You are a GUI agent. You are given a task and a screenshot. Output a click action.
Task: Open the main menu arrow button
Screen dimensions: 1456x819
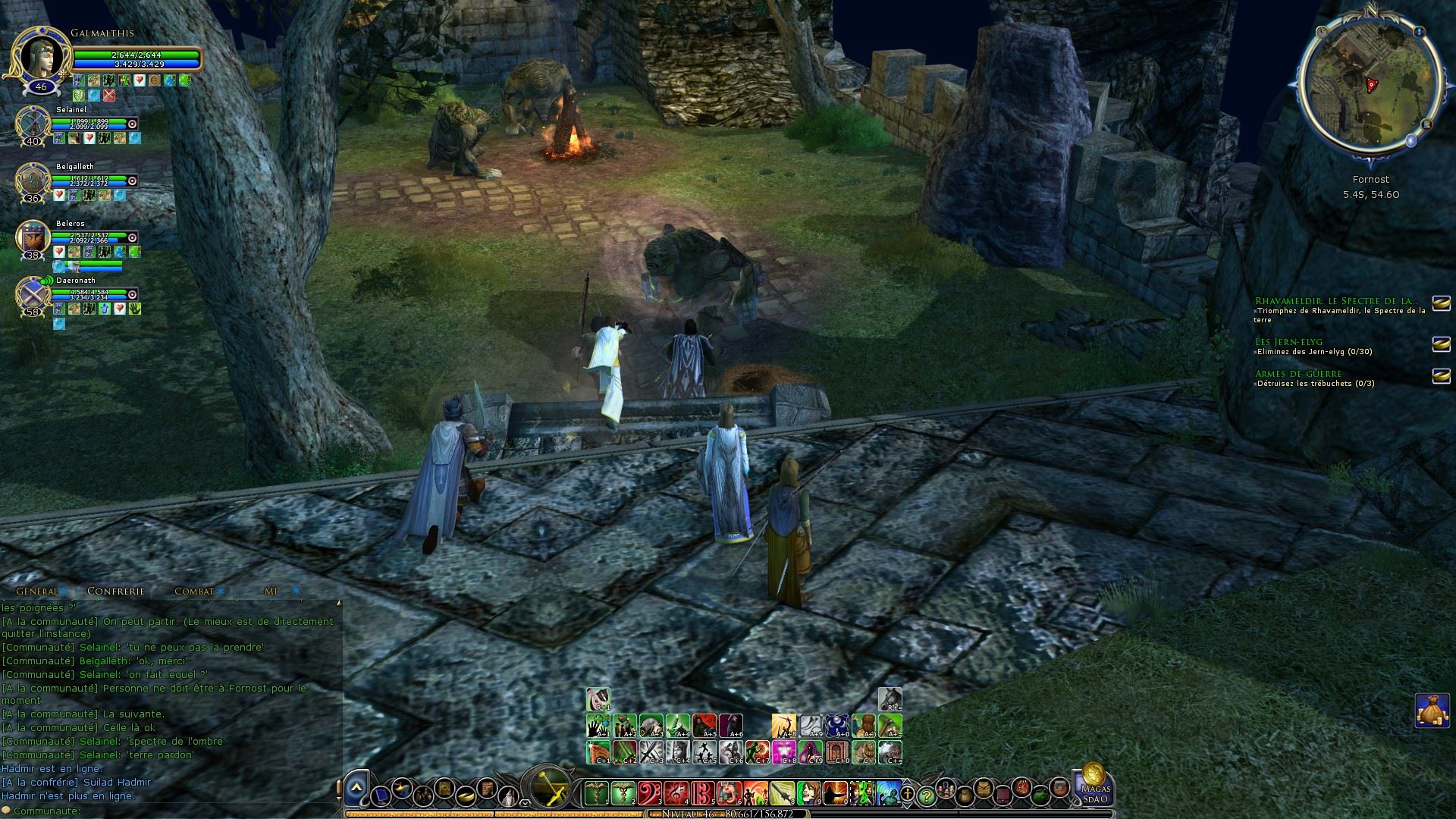(356, 789)
